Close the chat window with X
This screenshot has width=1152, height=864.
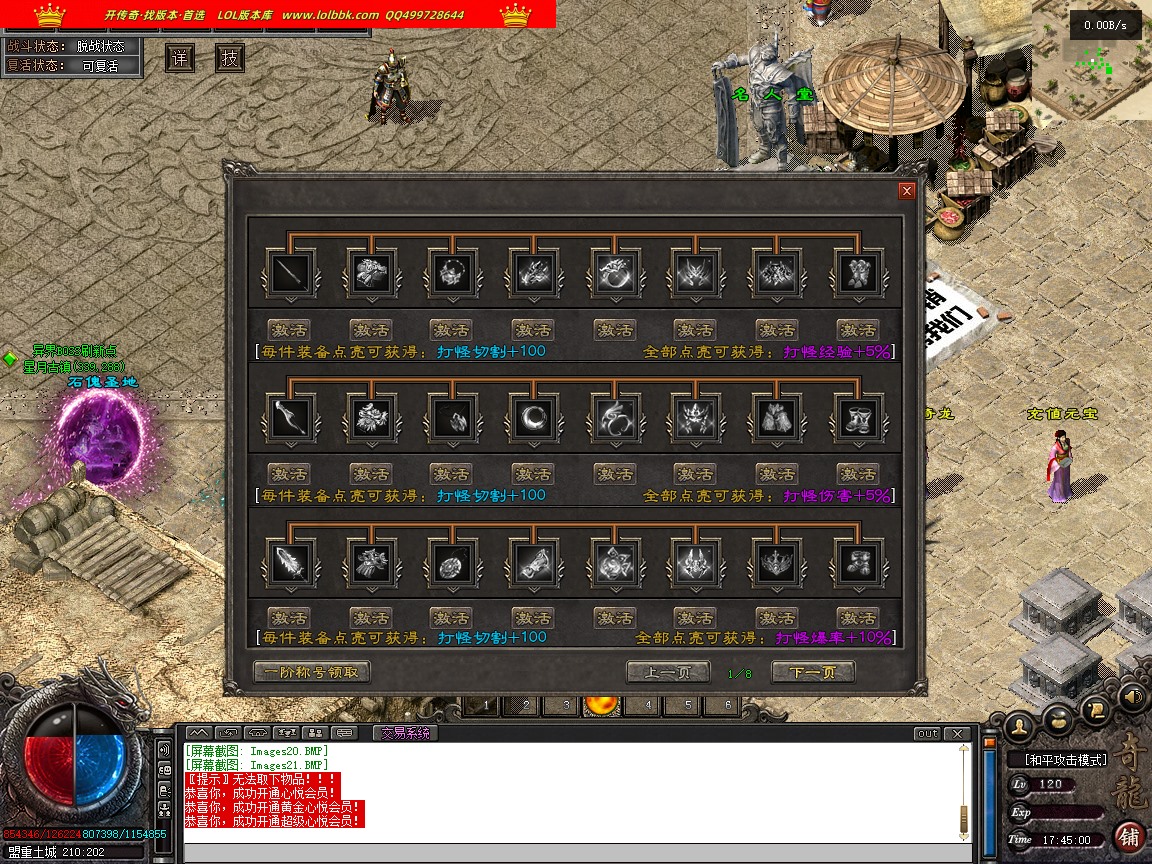958,733
